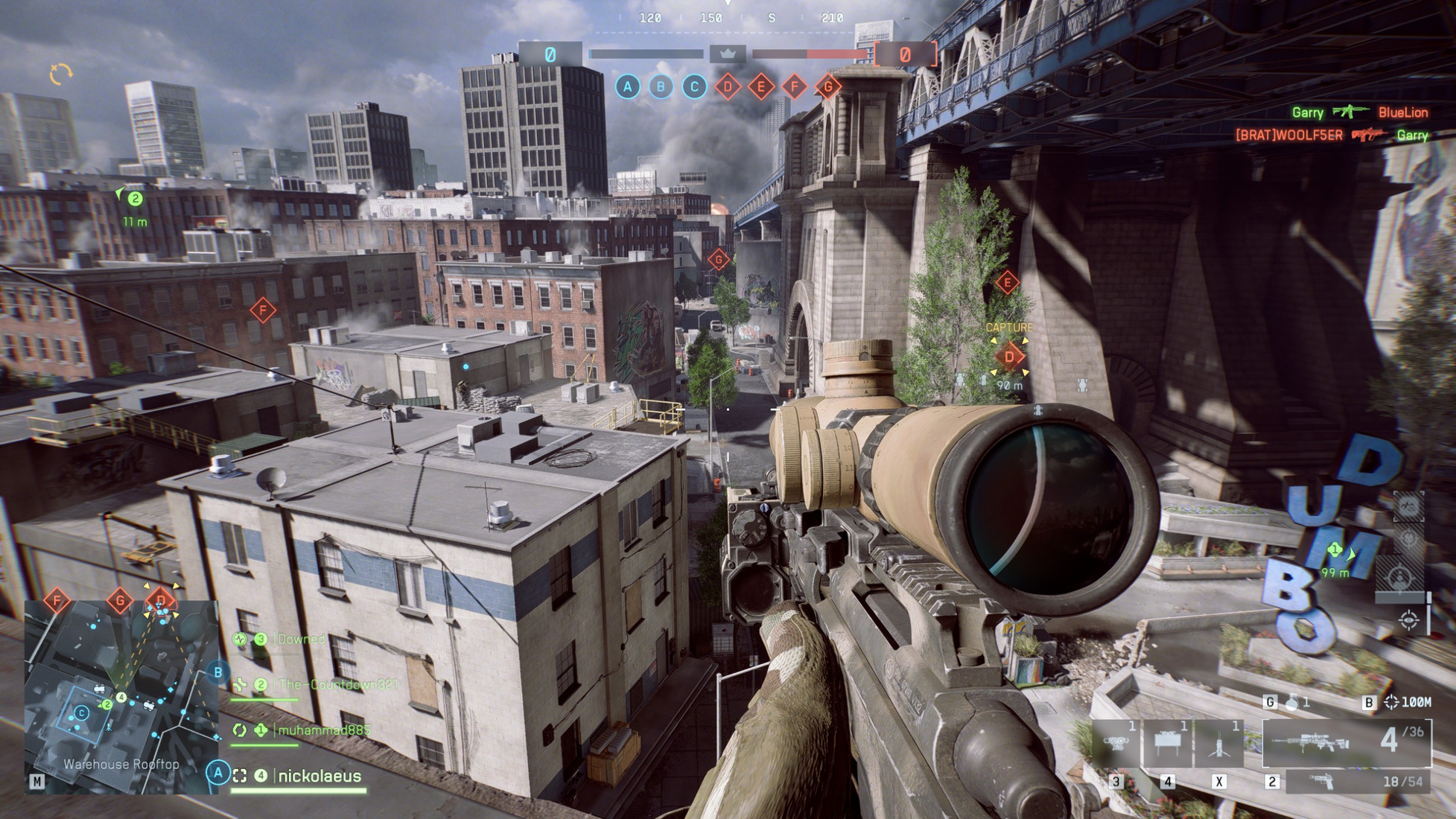Select your own row nickolaeus in squad list
Screen dimensions: 1456x819
[319, 776]
